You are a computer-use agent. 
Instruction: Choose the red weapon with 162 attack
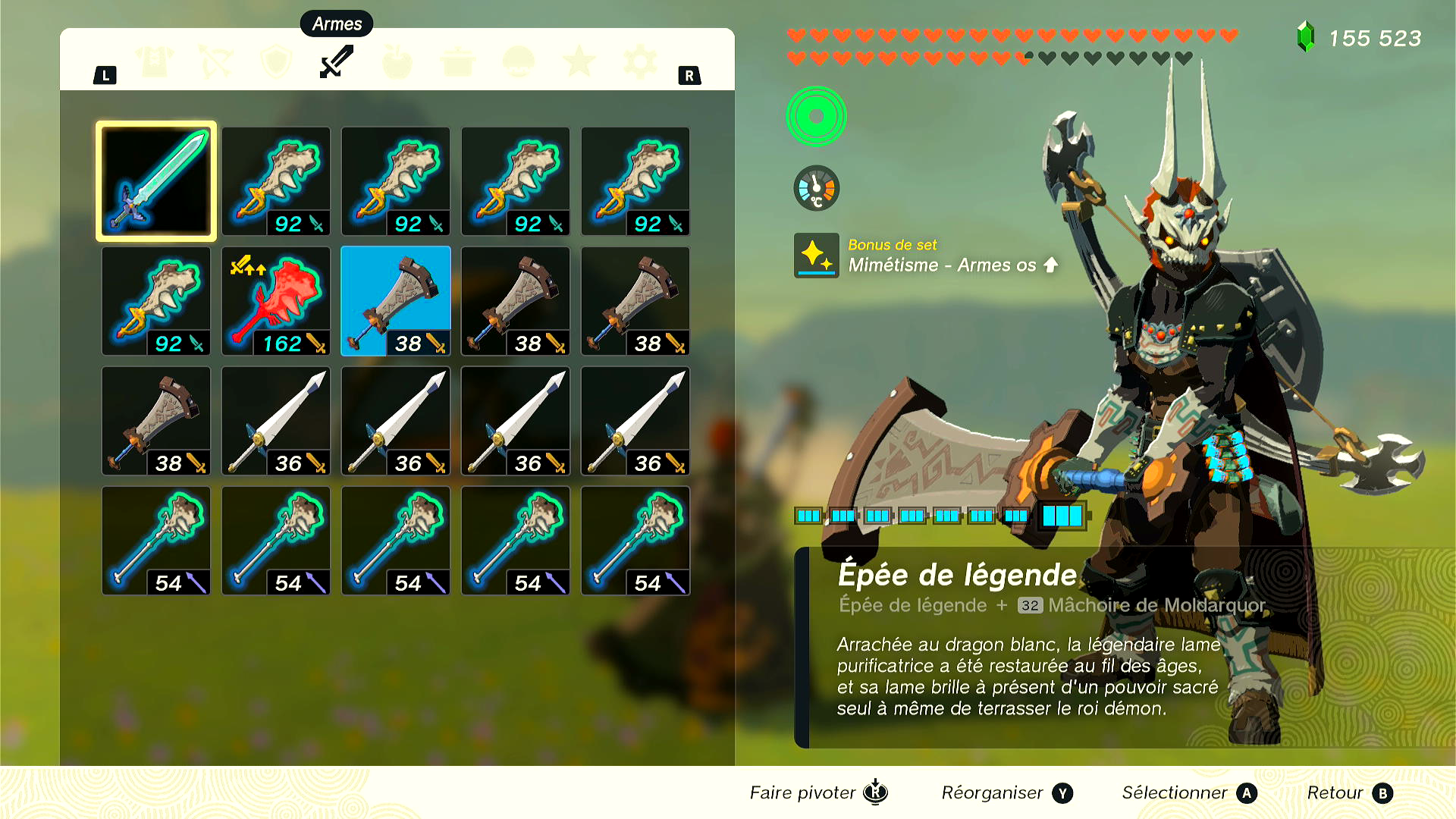pos(276,301)
